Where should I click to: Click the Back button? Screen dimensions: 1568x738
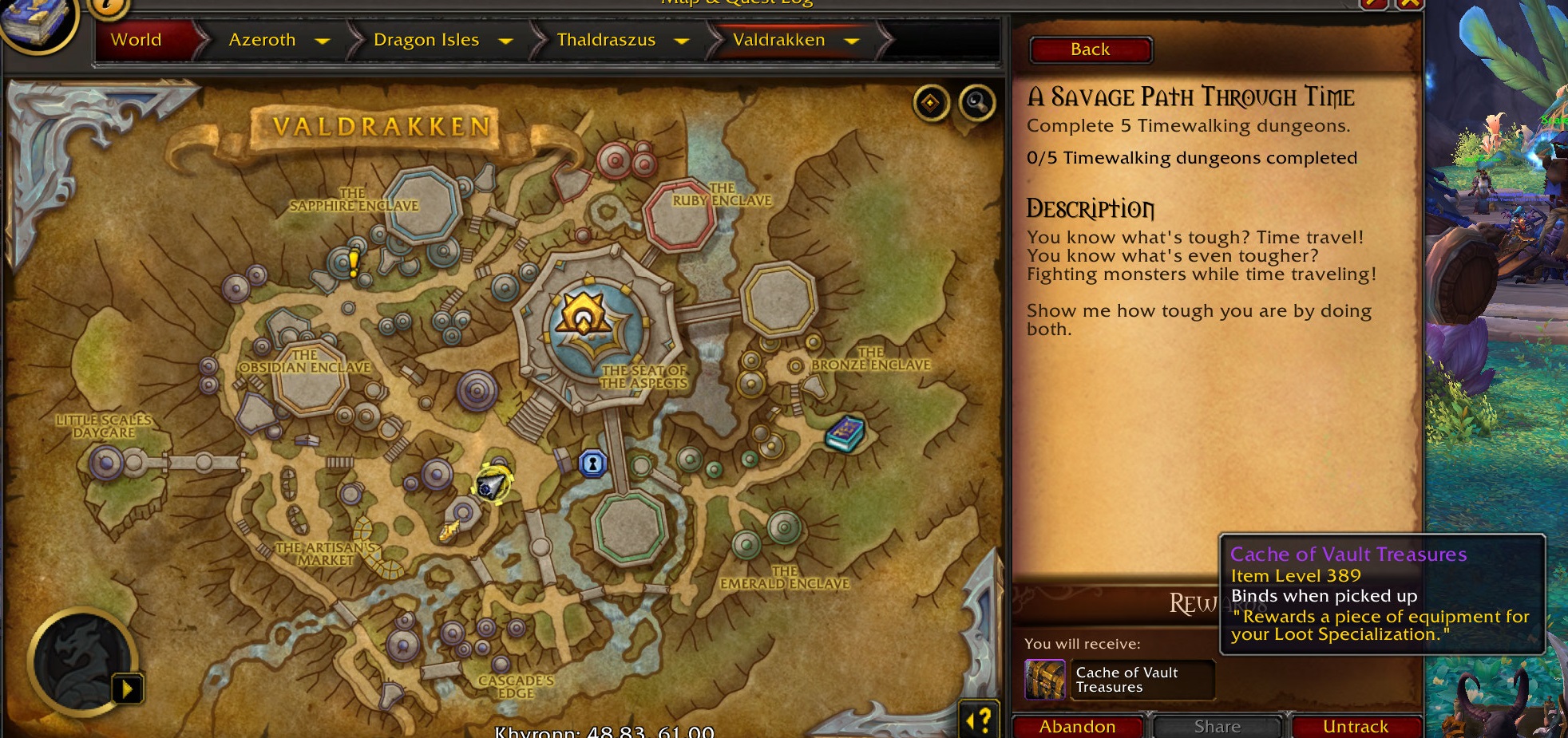click(x=1090, y=49)
